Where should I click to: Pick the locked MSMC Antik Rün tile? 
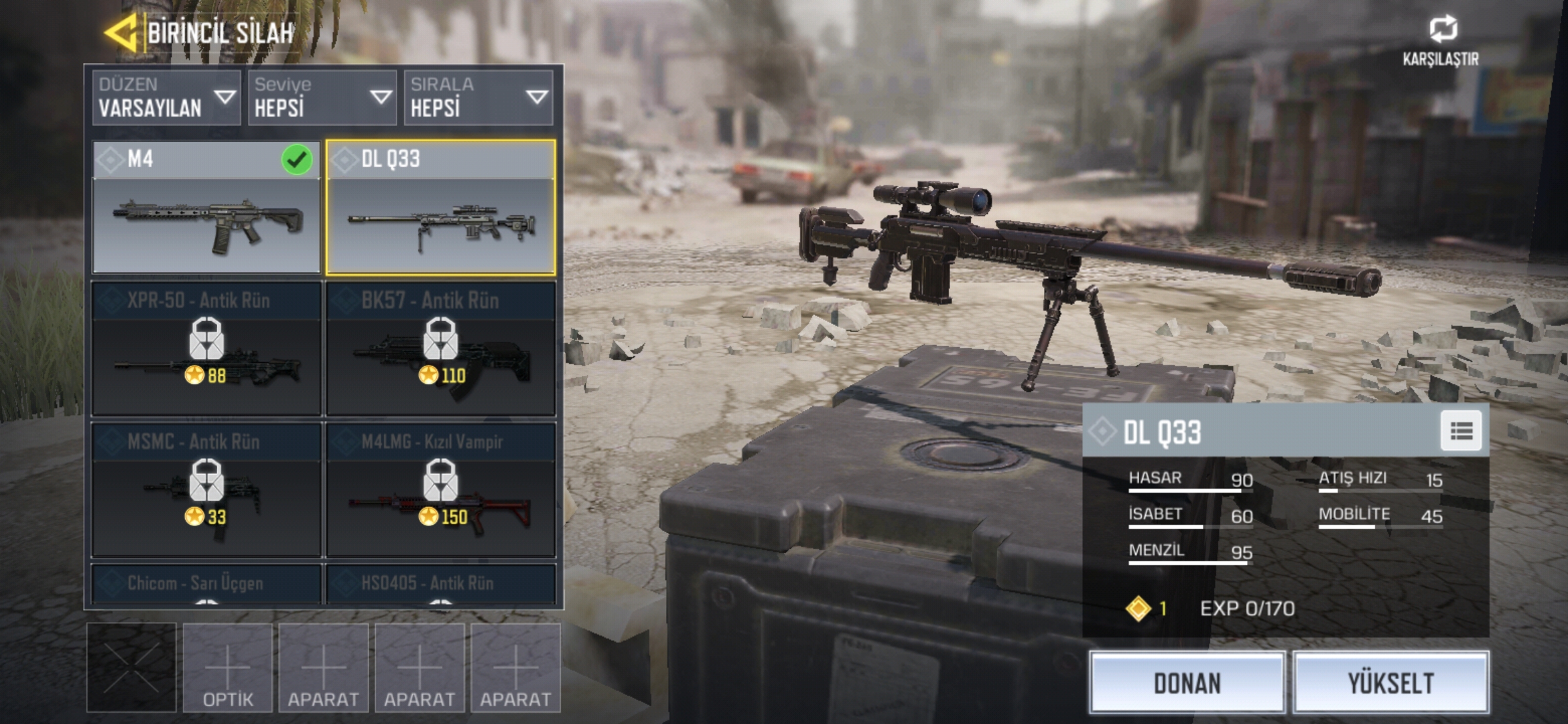pos(206,489)
